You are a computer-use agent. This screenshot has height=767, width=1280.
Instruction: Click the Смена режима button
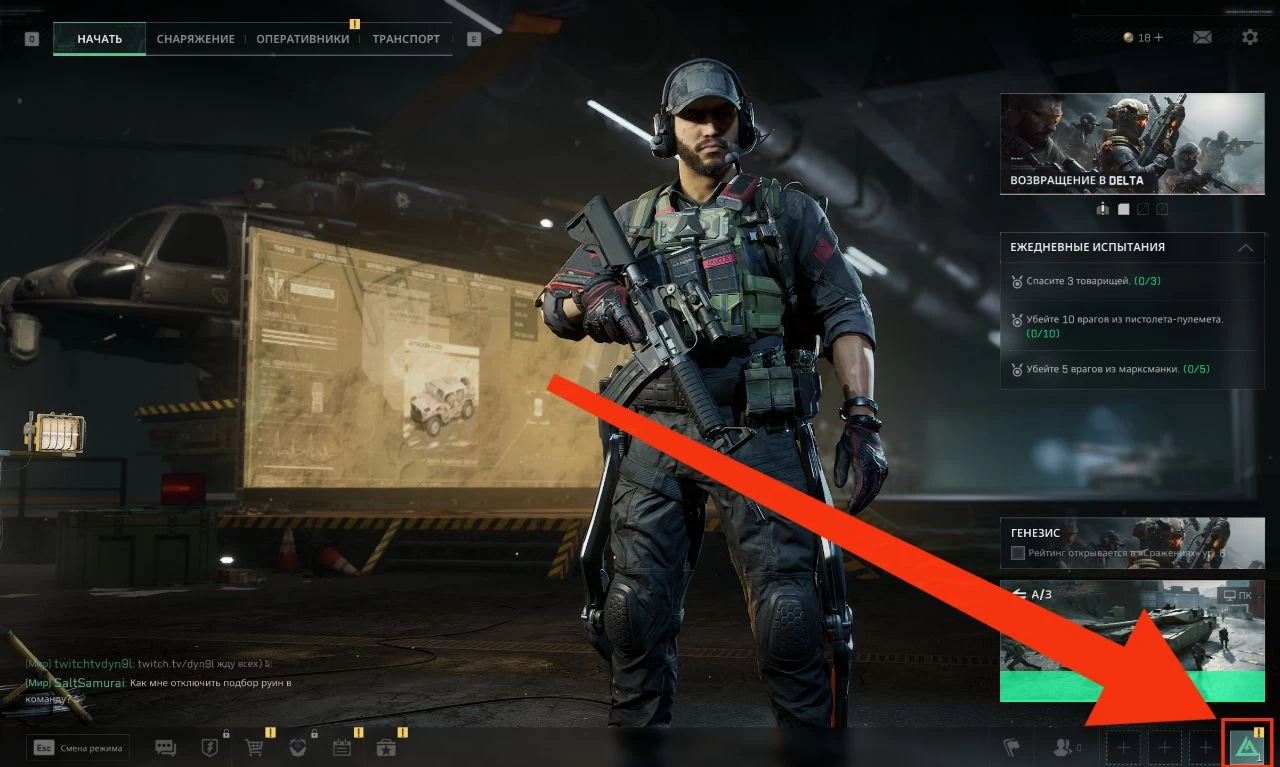pyautogui.click(x=80, y=747)
